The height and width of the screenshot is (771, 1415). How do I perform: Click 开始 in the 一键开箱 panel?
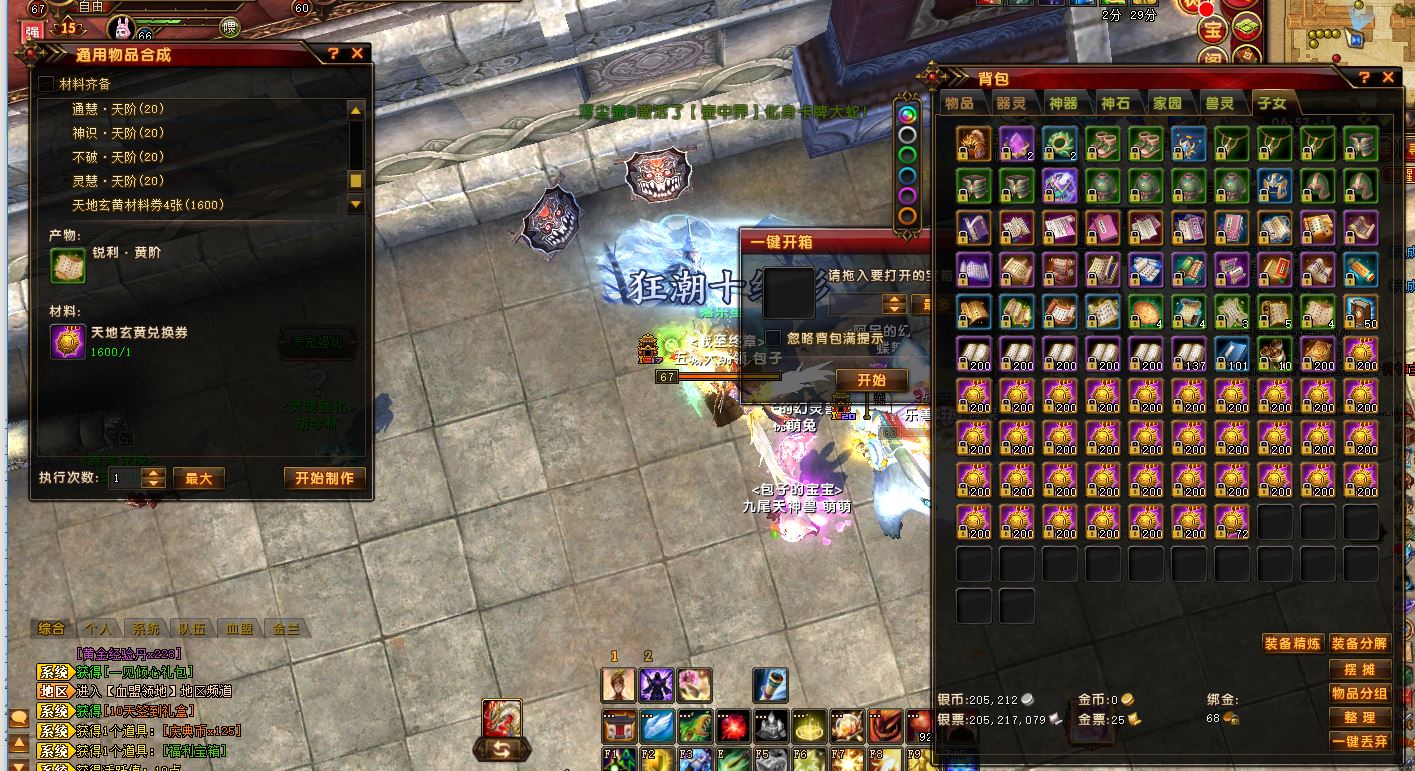coord(872,380)
